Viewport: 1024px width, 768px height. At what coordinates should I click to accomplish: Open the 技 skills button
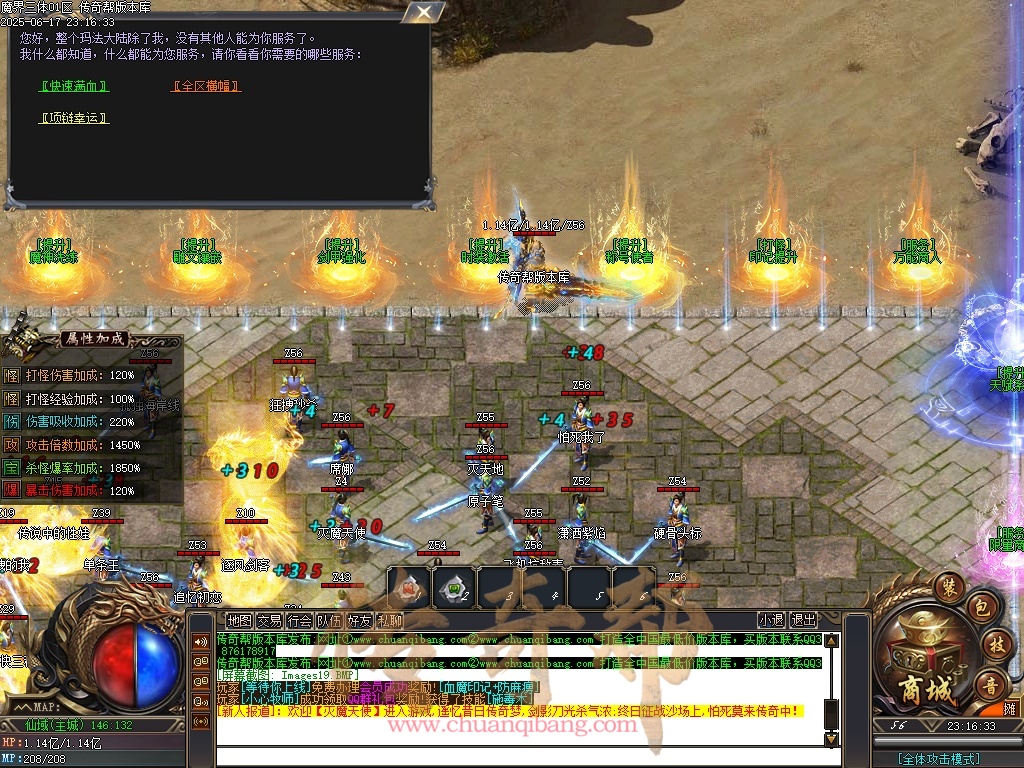pyautogui.click(x=994, y=643)
